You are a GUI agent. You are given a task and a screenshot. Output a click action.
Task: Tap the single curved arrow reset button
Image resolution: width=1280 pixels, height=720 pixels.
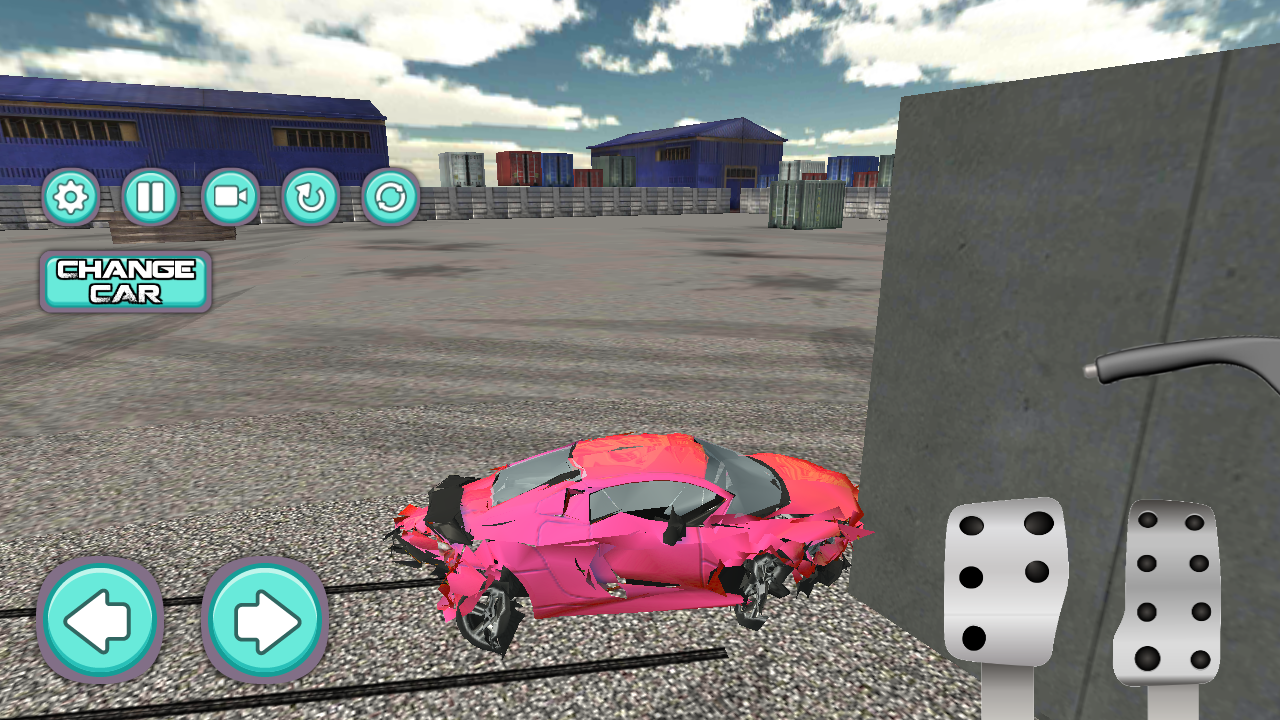point(310,197)
